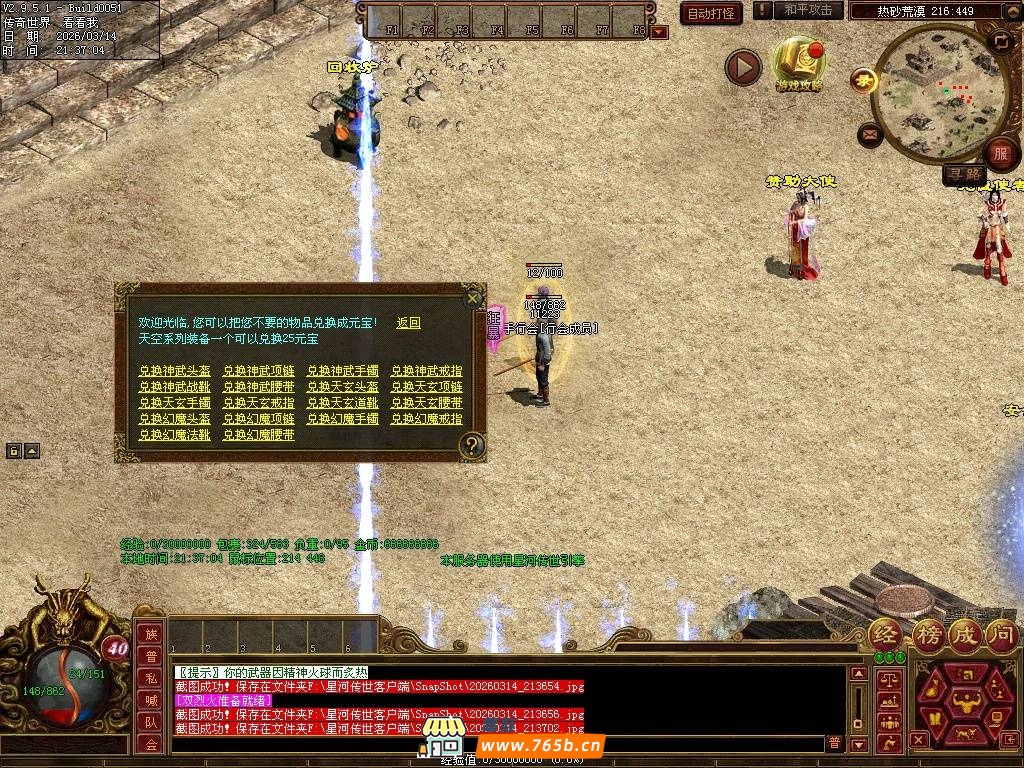Image resolution: width=1024 pixels, height=768 pixels.
Task: Switch chat to 私 private channel
Action: pyautogui.click(x=151, y=678)
